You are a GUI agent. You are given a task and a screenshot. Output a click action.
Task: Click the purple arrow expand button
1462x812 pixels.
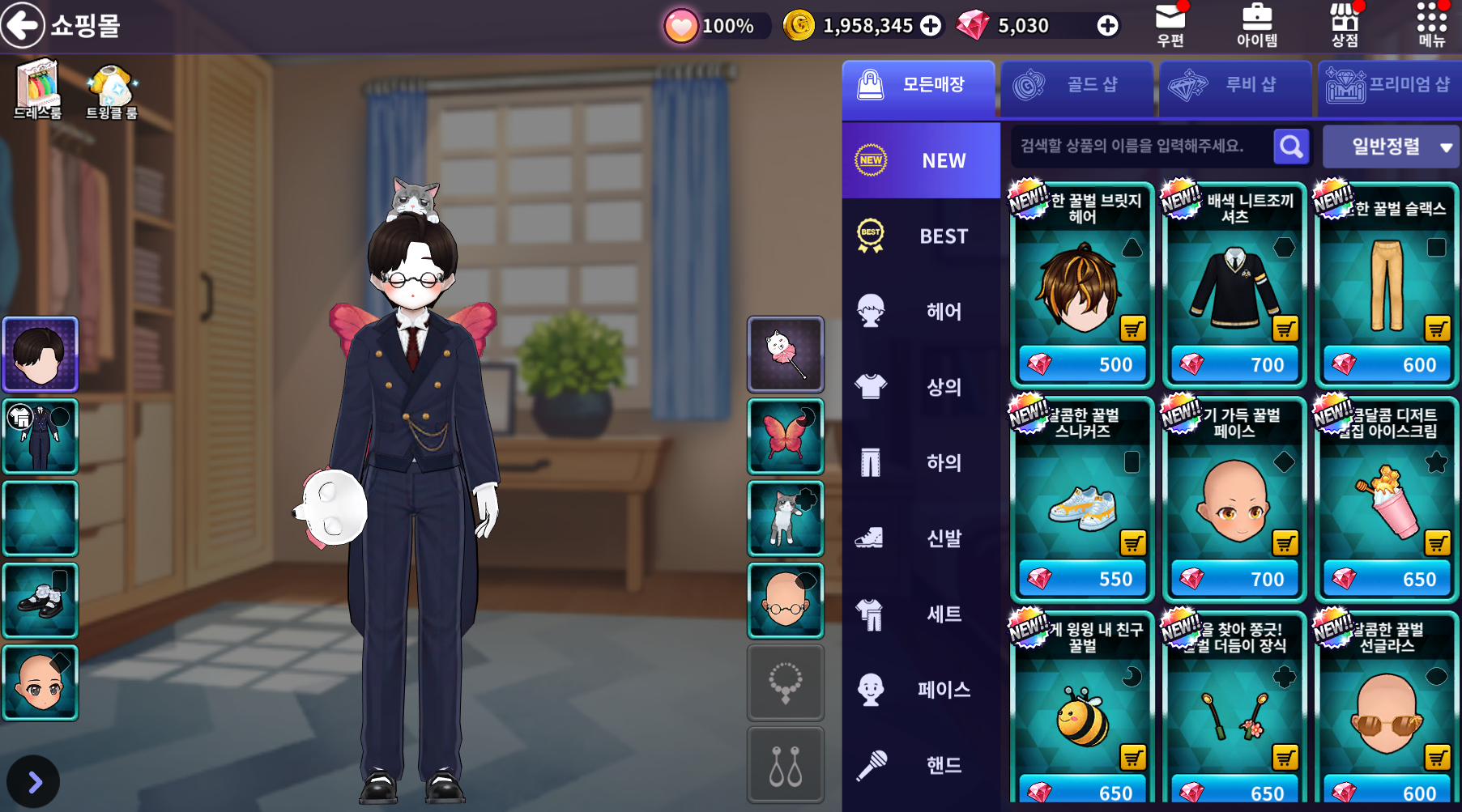pos(33,782)
